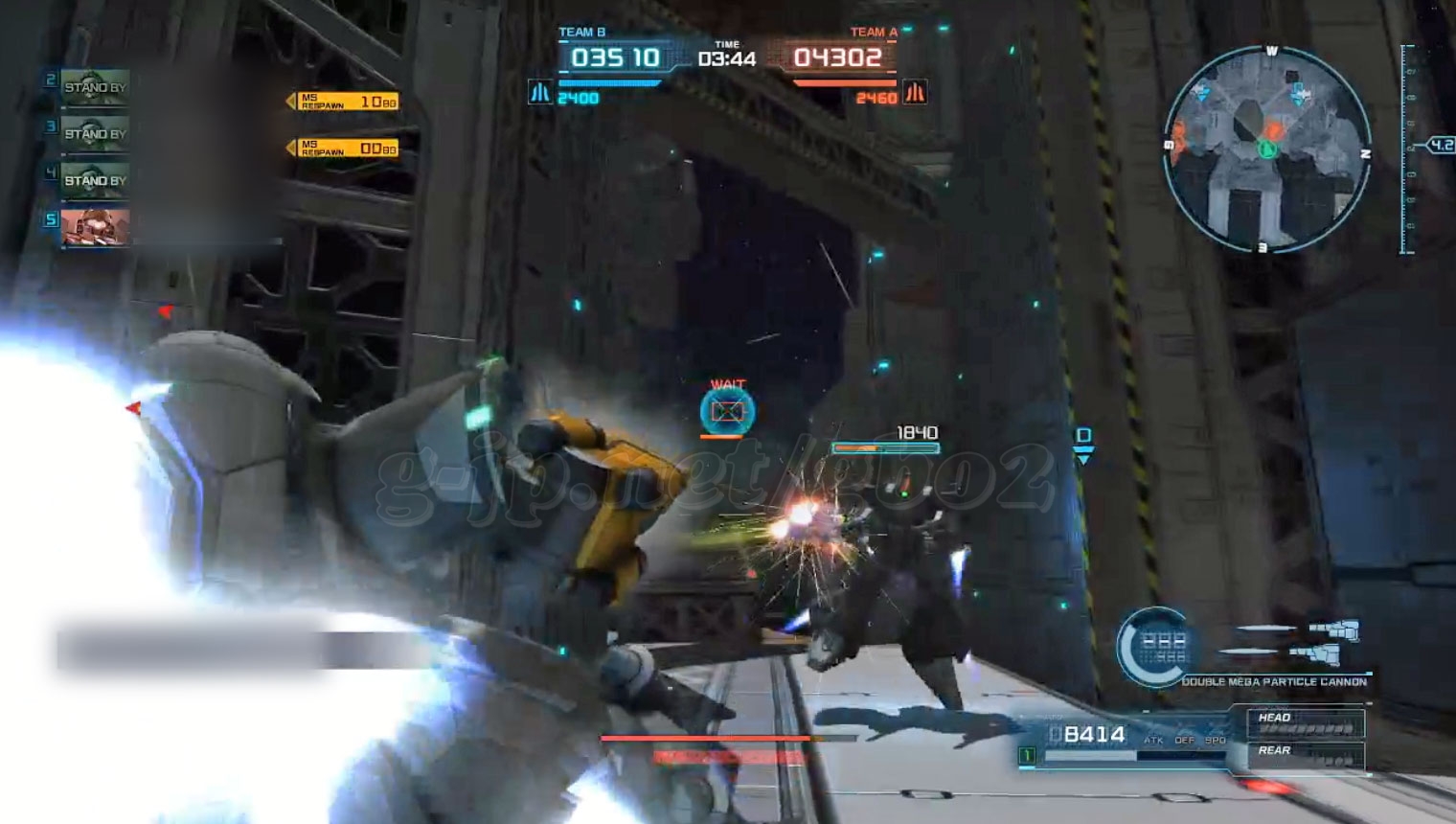Click the green squad number 1 badge
Viewport: 1456px width, 824px height.
pyautogui.click(x=1027, y=756)
